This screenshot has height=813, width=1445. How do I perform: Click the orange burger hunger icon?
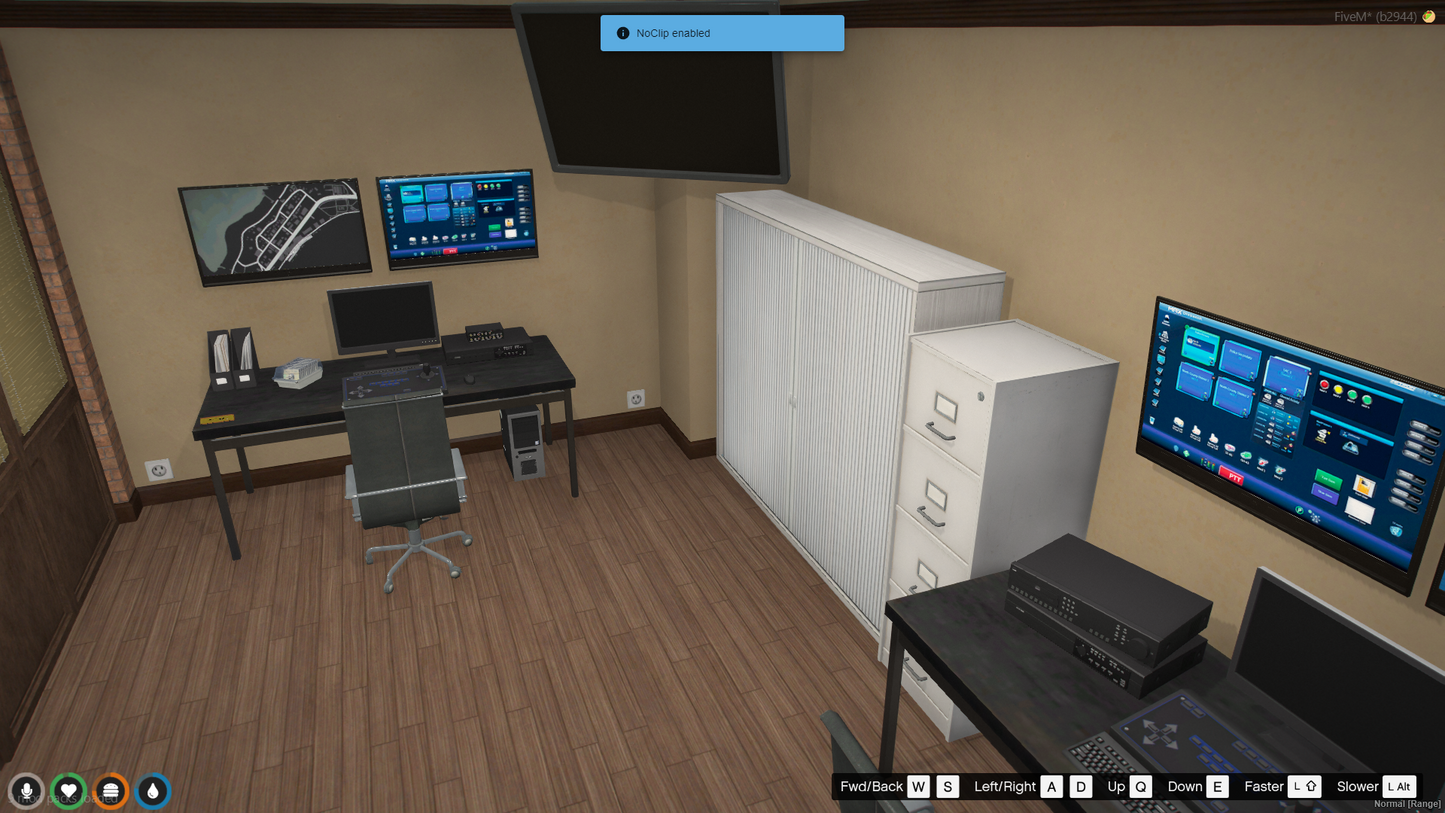click(111, 791)
